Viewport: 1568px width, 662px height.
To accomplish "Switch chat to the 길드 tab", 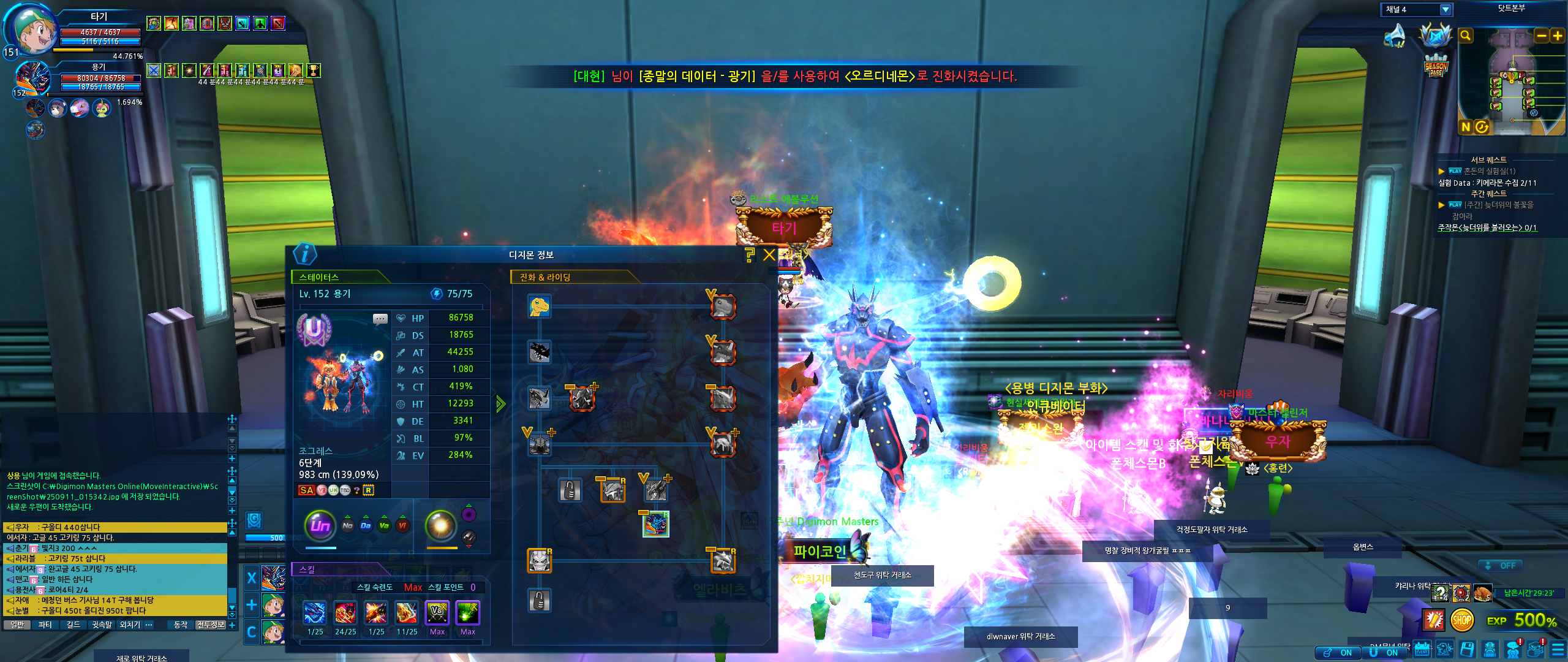I will (x=73, y=625).
